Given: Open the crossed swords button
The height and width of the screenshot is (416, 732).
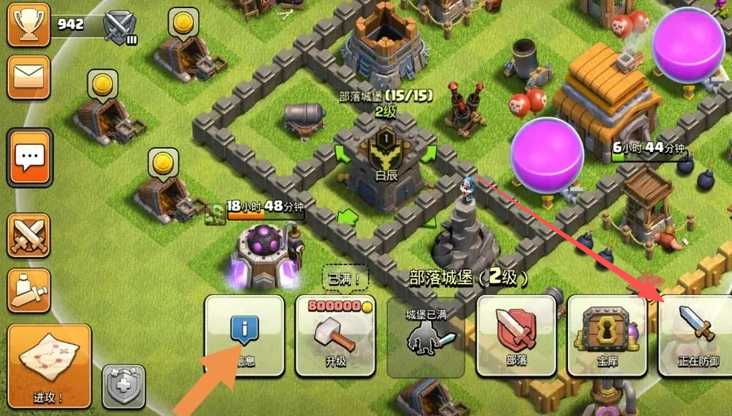Looking at the screenshot, I should [29, 235].
